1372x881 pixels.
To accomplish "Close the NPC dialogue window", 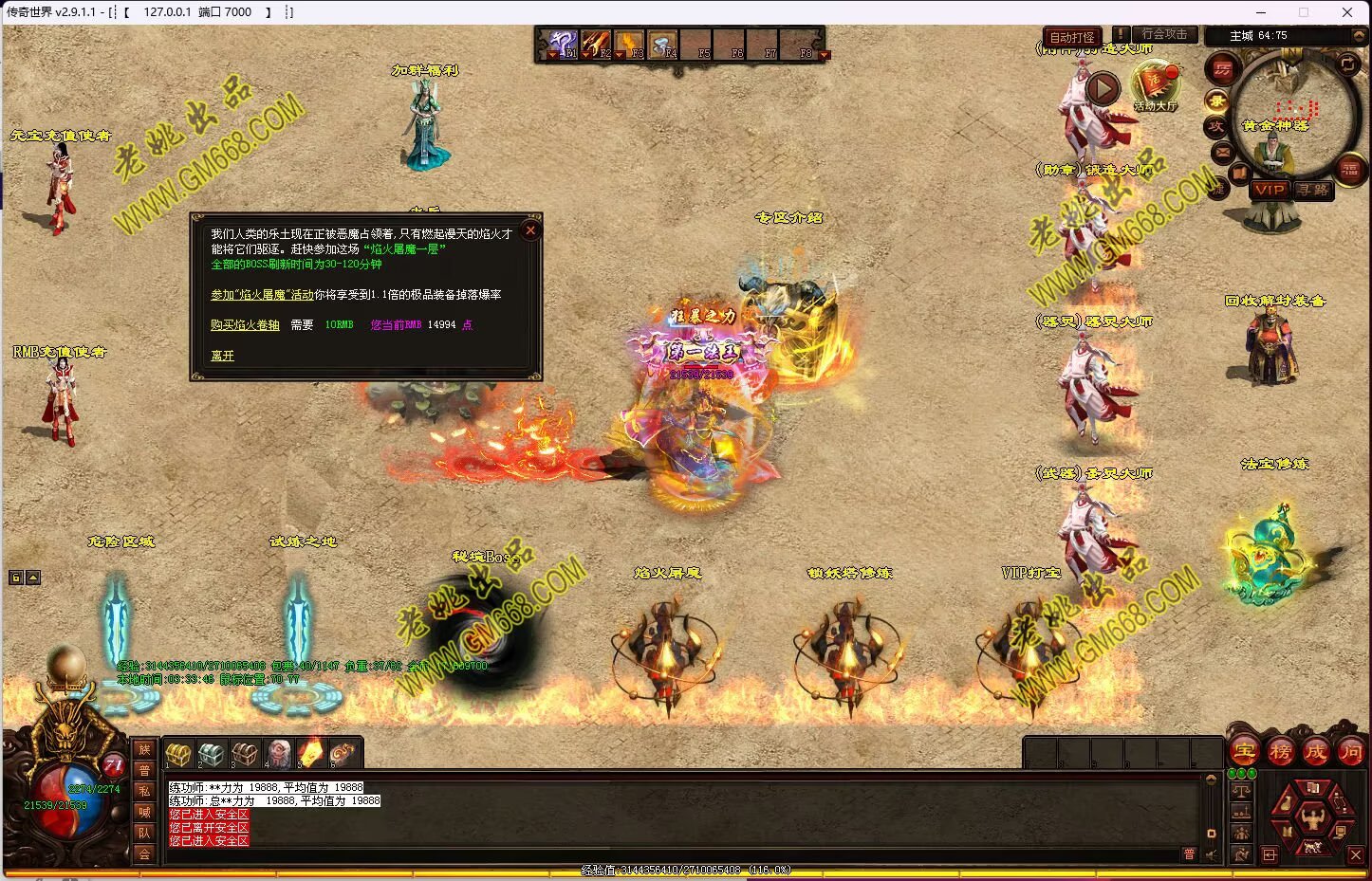I will pyautogui.click(x=530, y=229).
